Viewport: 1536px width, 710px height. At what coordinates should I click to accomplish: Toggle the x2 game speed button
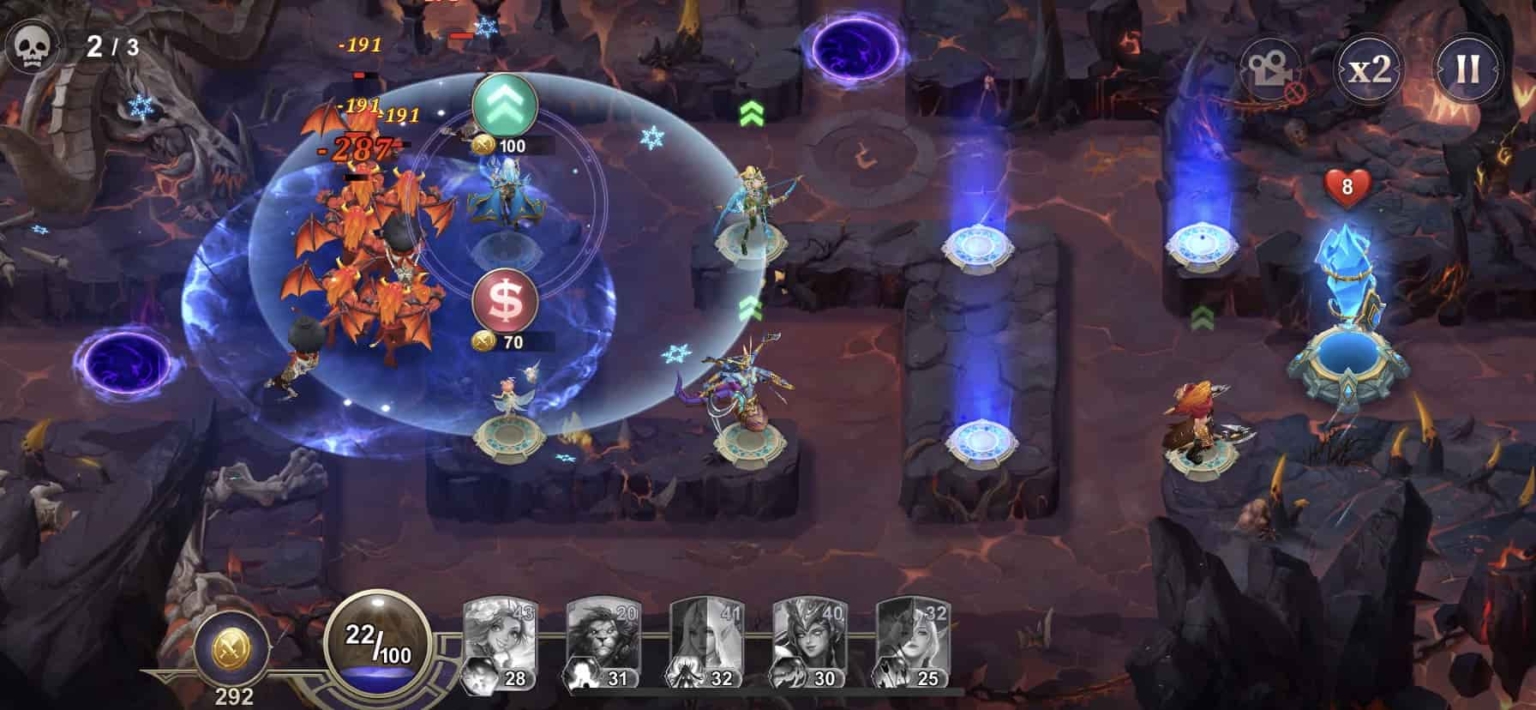(1369, 69)
